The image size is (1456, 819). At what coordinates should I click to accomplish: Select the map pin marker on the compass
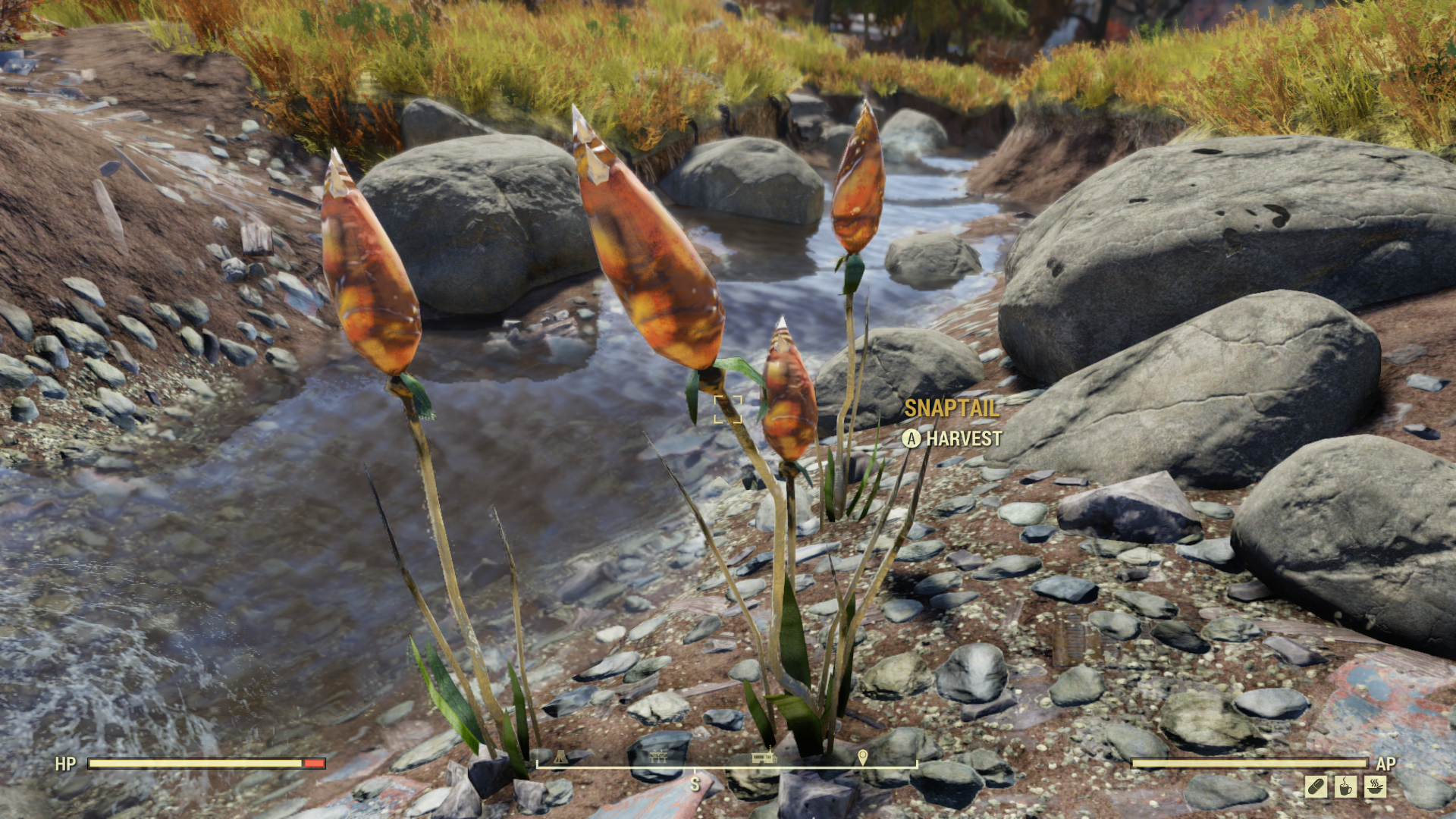tap(862, 757)
